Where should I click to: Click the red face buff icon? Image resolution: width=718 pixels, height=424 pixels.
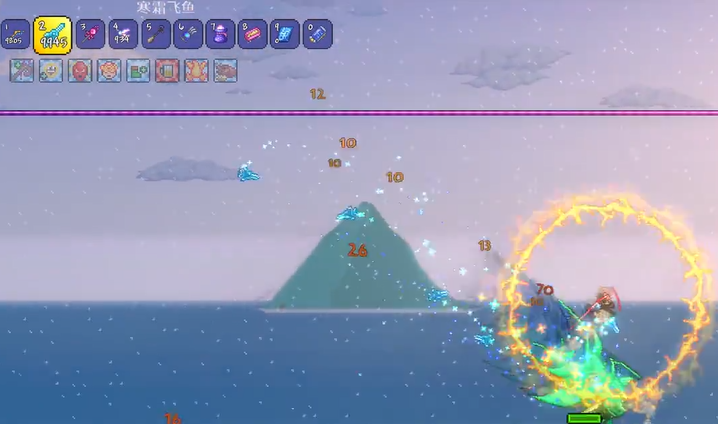pos(80,71)
